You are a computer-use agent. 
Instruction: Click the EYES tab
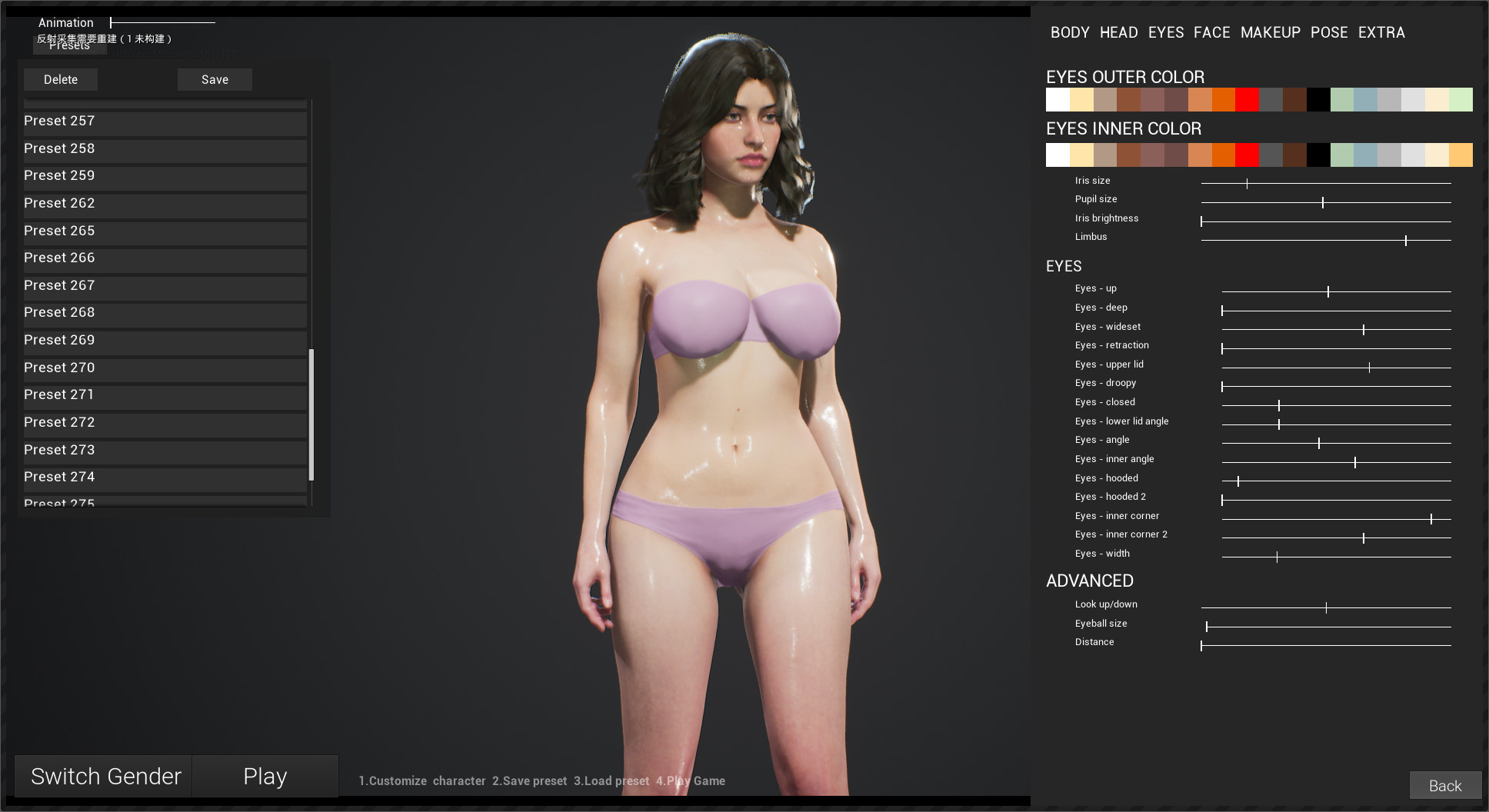pyautogui.click(x=1165, y=32)
